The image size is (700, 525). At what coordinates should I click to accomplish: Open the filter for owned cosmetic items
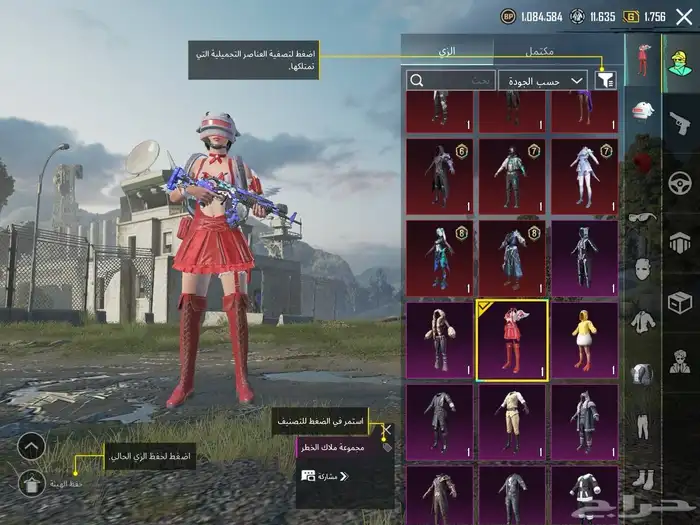605,80
